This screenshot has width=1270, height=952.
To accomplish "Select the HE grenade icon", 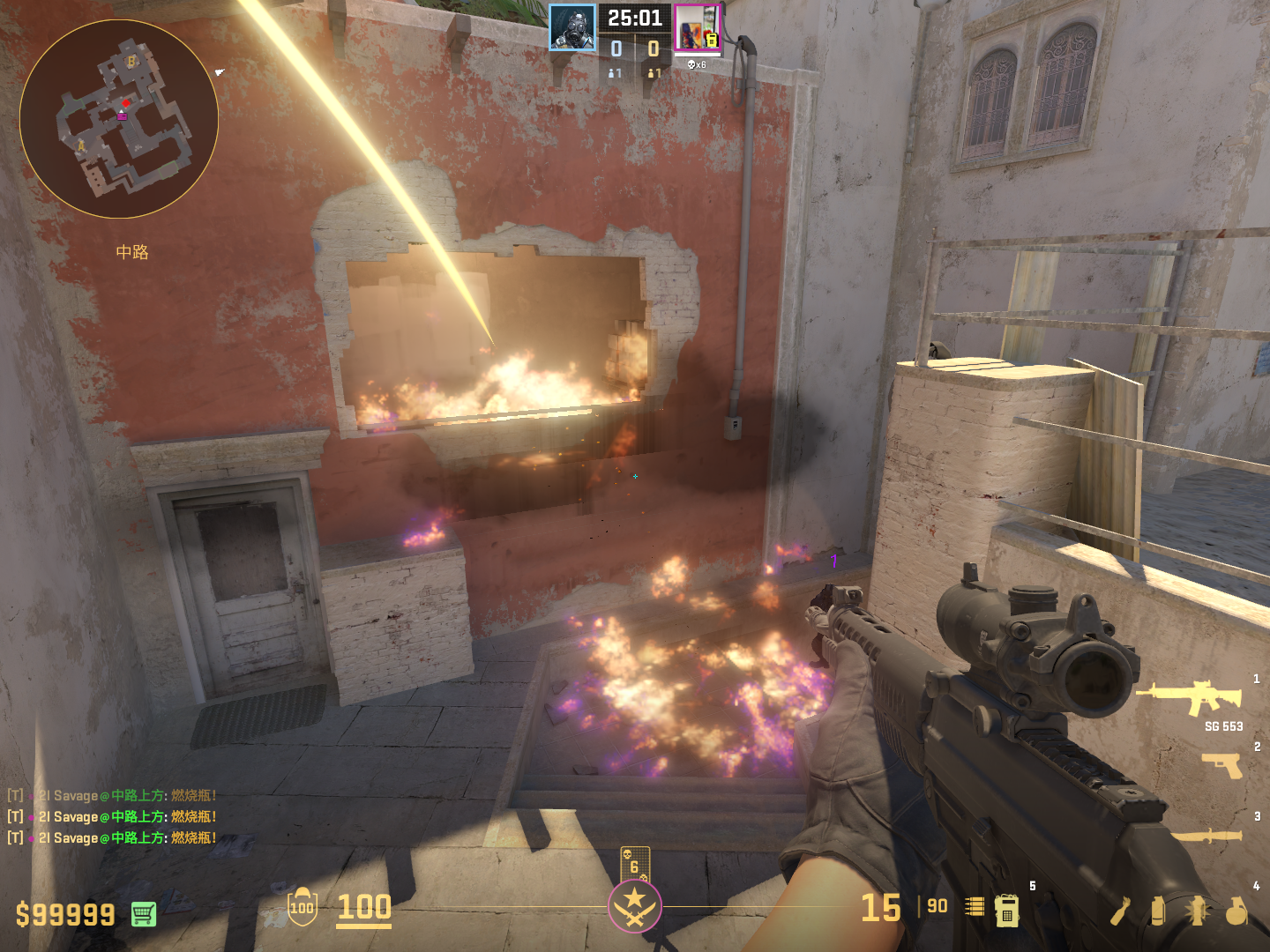I will [1236, 911].
